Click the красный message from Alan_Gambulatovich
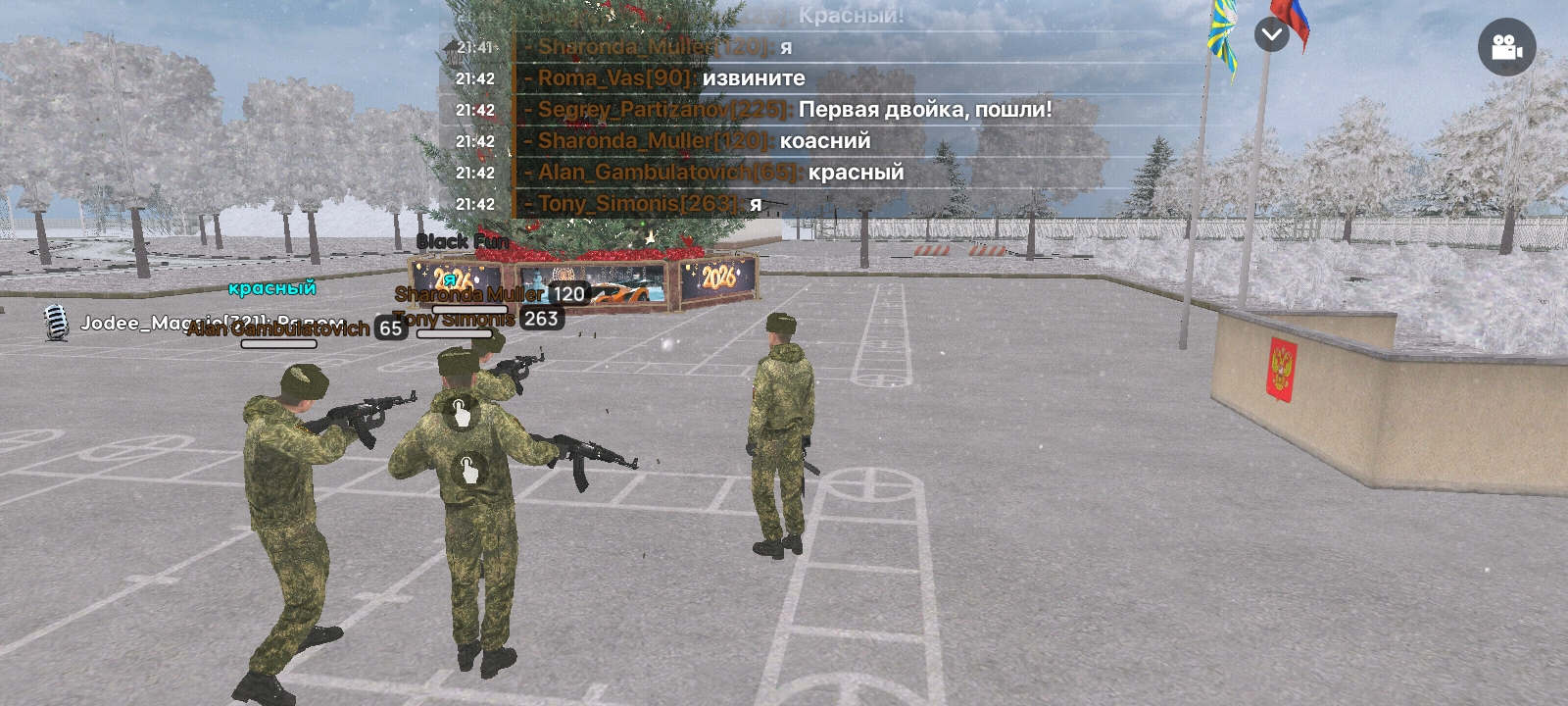The width and height of the screenshot is (1568, 706). (x=855, y=172)
